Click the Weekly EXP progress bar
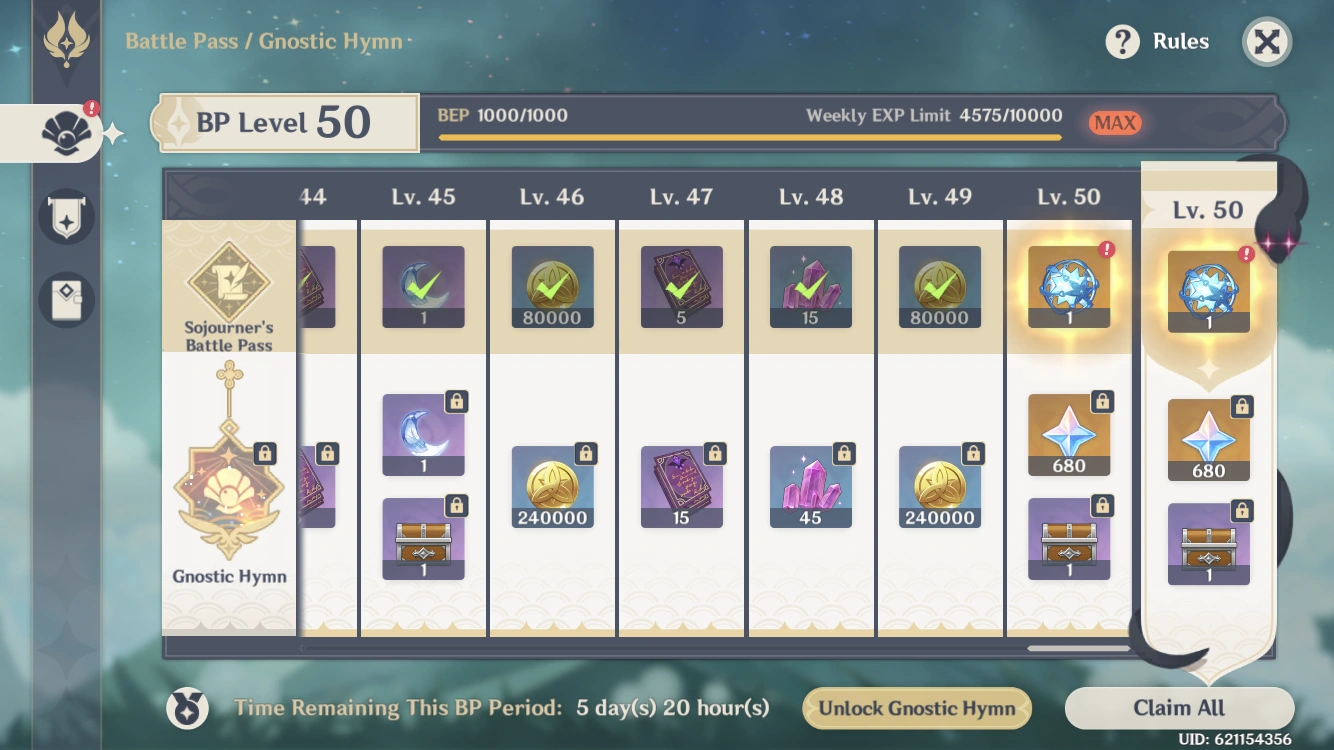 (748, 137)
